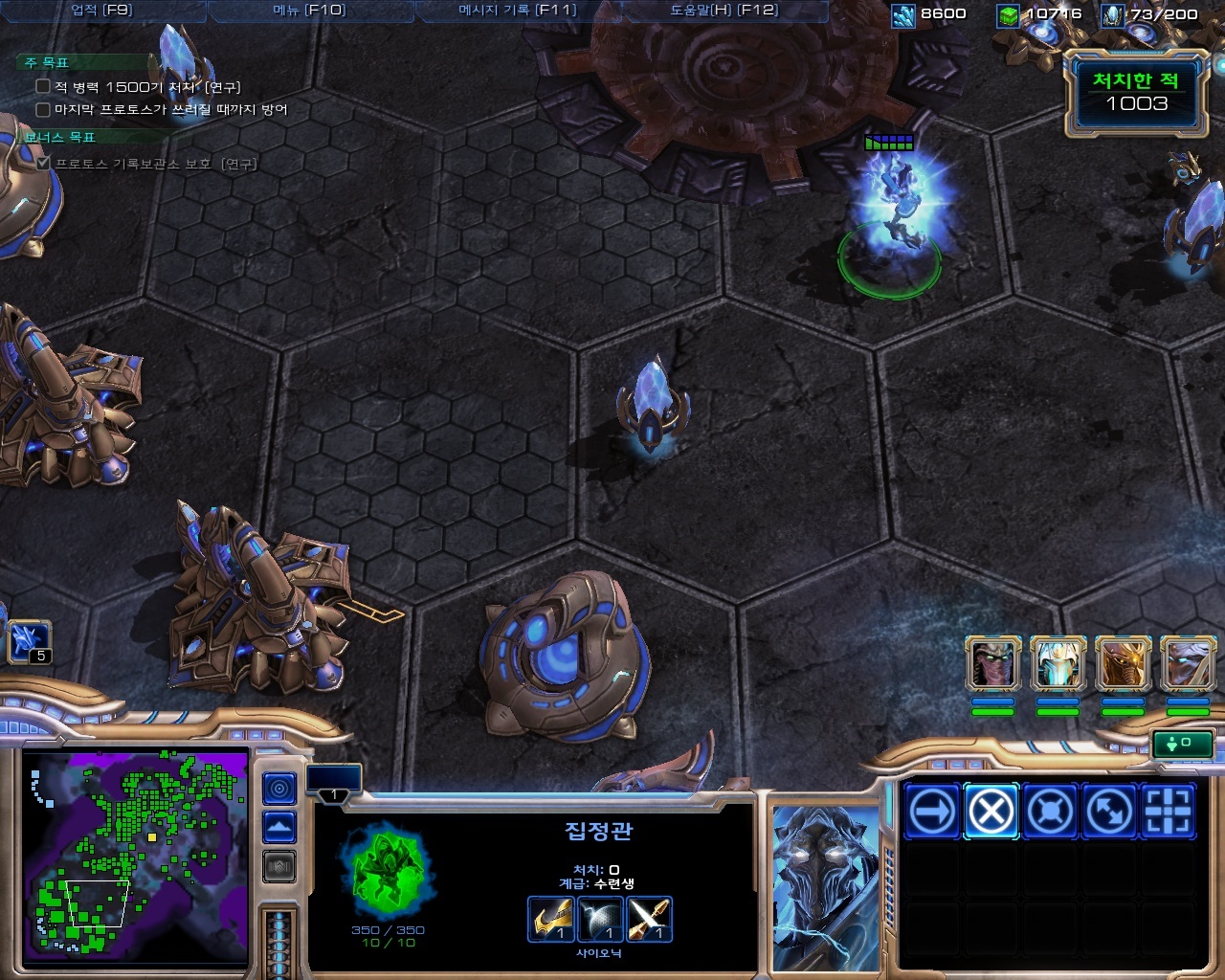The height and width of the screenshot is (980, 1225).
Task: Choose the Hold Position command
Action: pos(1050,812)
